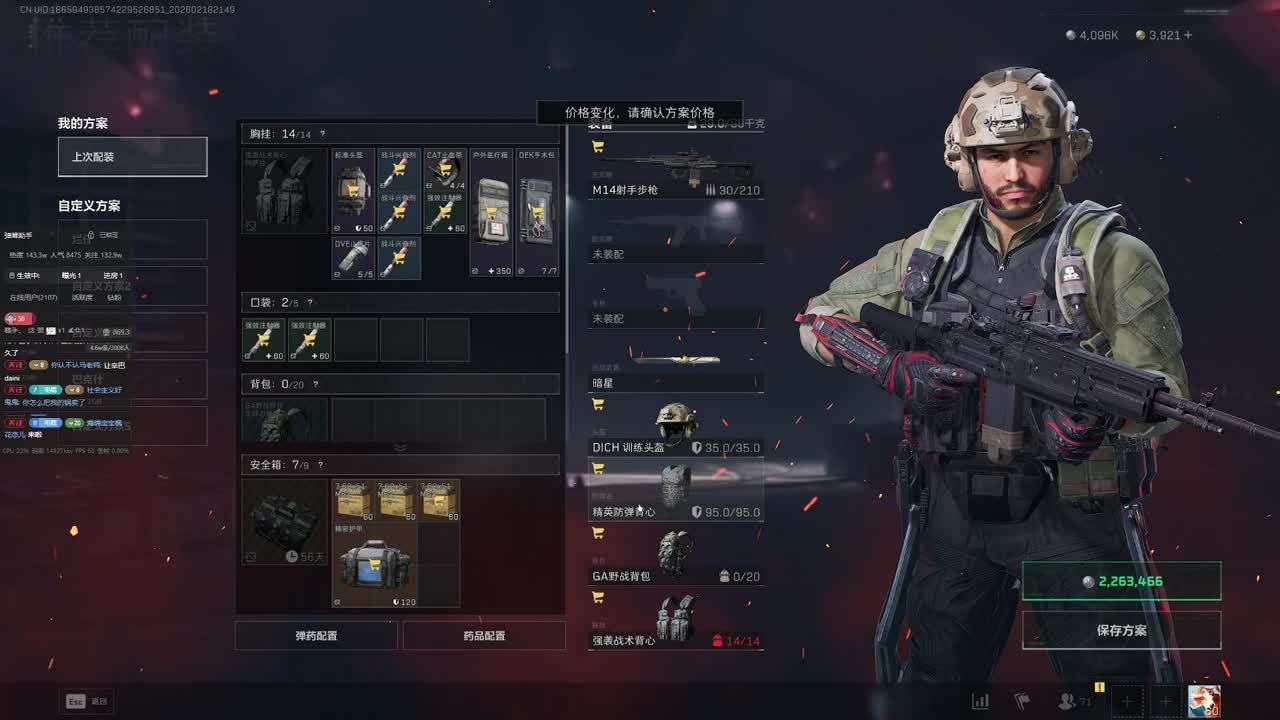
Task: Choose the DICH 训练头盔 helmet slot
Action: 676,430
